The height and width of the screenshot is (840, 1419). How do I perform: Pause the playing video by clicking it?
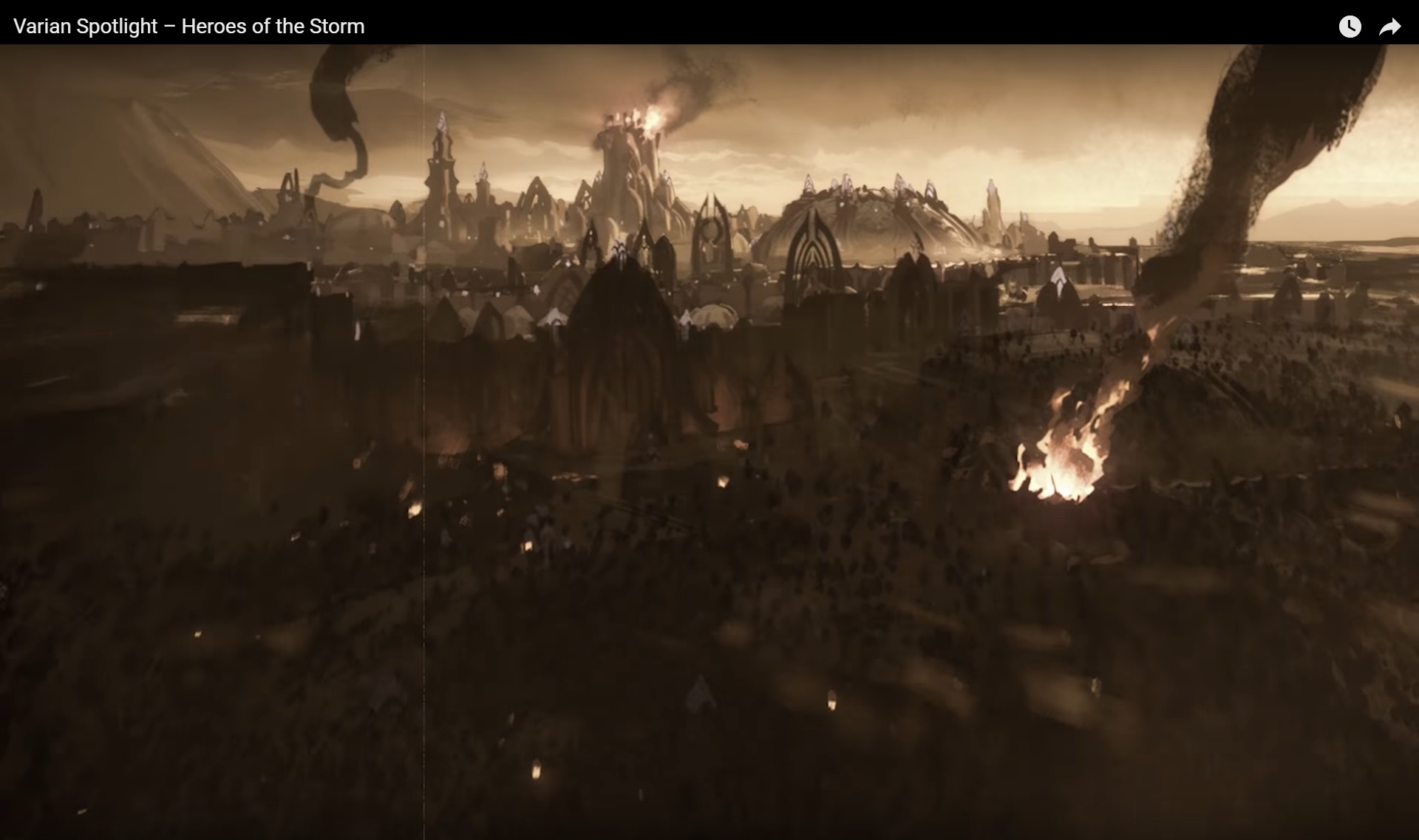coord(709,443)
